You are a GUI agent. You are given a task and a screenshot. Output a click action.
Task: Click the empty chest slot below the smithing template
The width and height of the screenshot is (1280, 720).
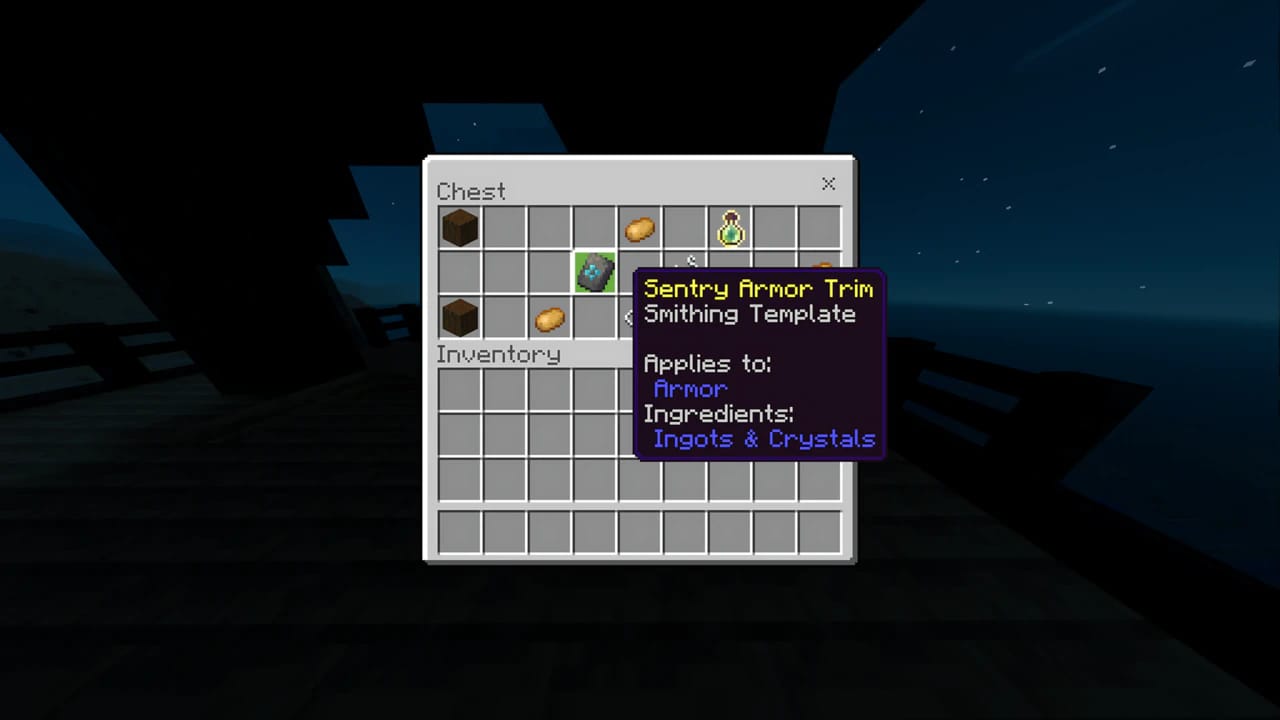594,318
